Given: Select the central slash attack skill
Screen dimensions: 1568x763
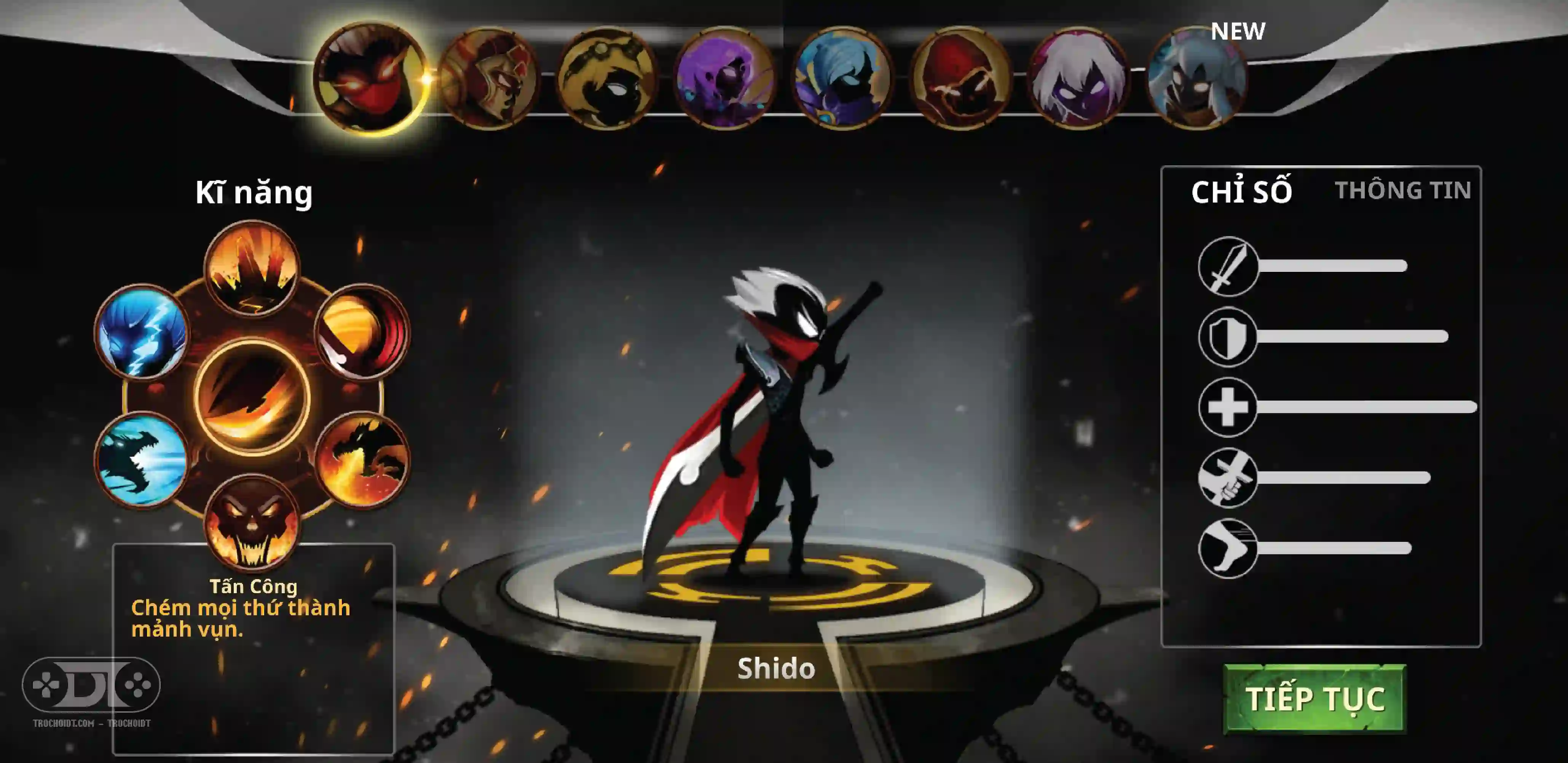Looking at the screenshot, I should [252, 396].
